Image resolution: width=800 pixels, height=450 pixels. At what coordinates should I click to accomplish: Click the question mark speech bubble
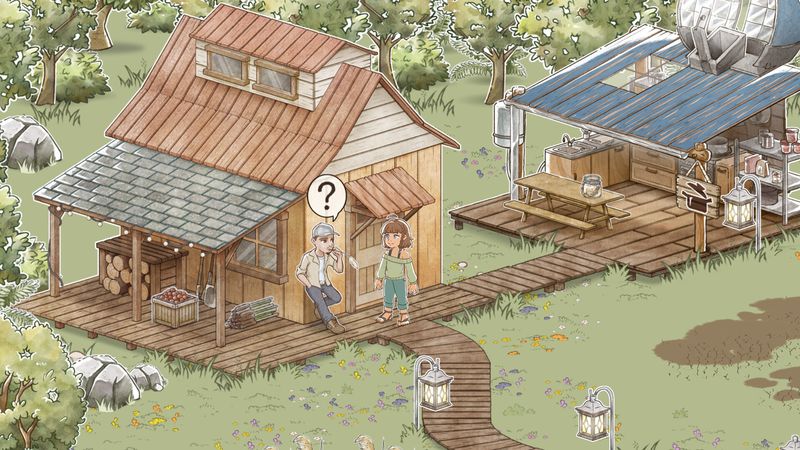pyautogui.click(x=326, y=195)
